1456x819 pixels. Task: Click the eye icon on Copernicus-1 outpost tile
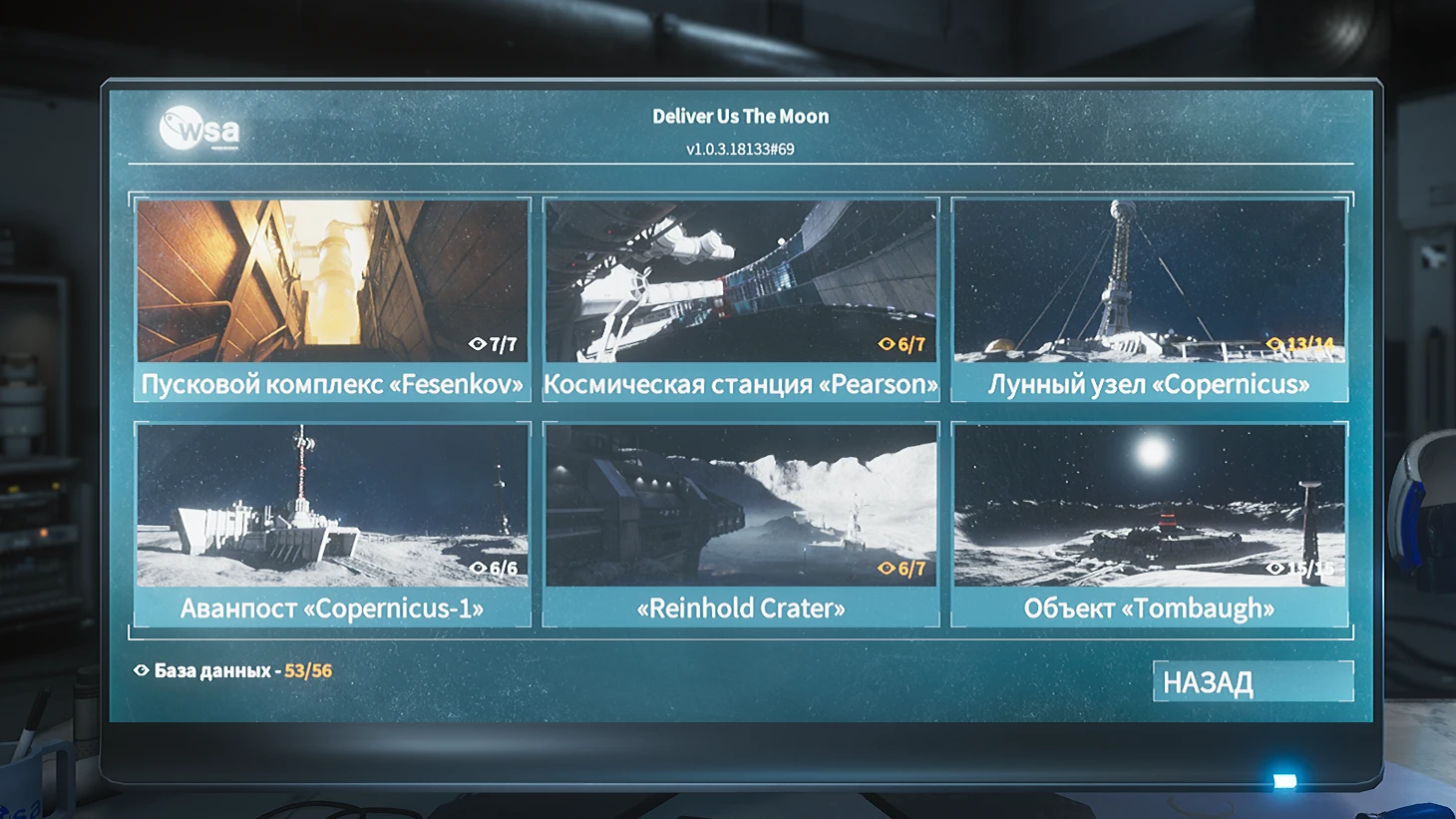coord(478,568)
